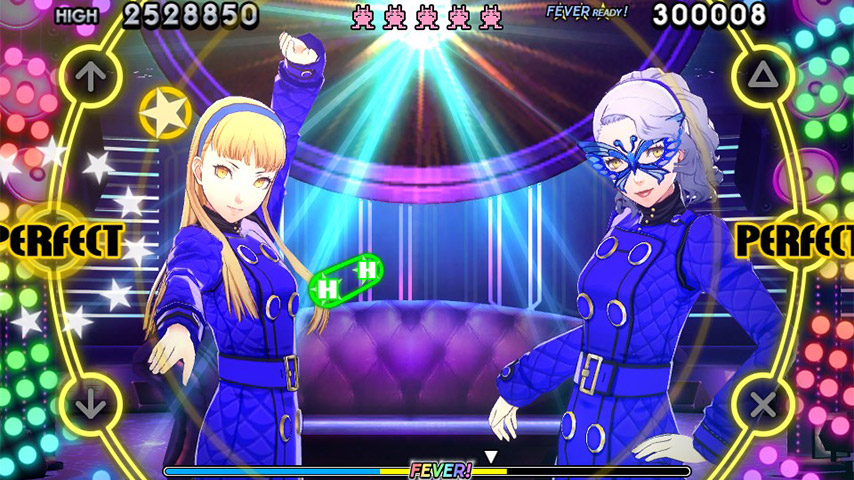Select the green H hold note
Viewport: 854px width, 480px height.
click(347, 279)
